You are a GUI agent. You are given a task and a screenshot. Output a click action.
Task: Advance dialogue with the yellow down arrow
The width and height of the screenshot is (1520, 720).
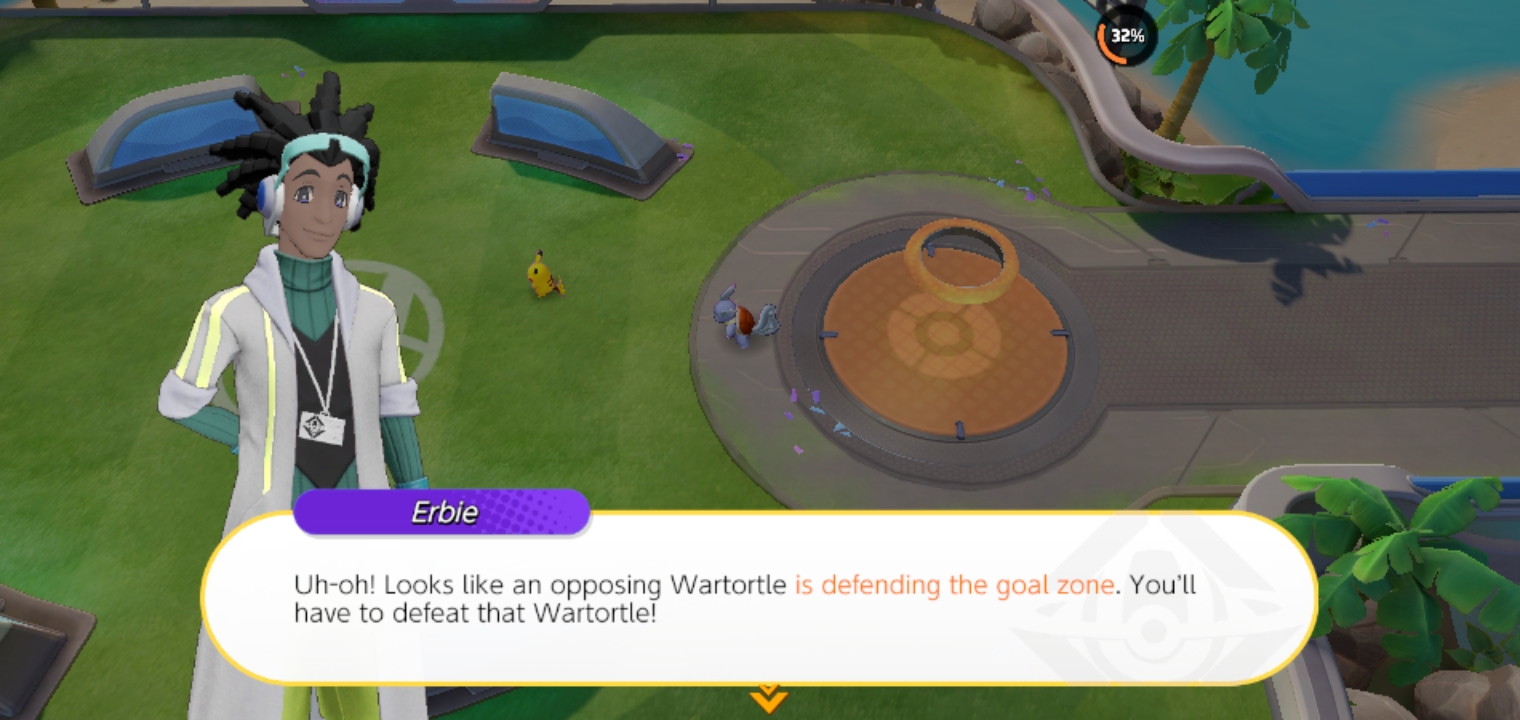tap(767, 698)
